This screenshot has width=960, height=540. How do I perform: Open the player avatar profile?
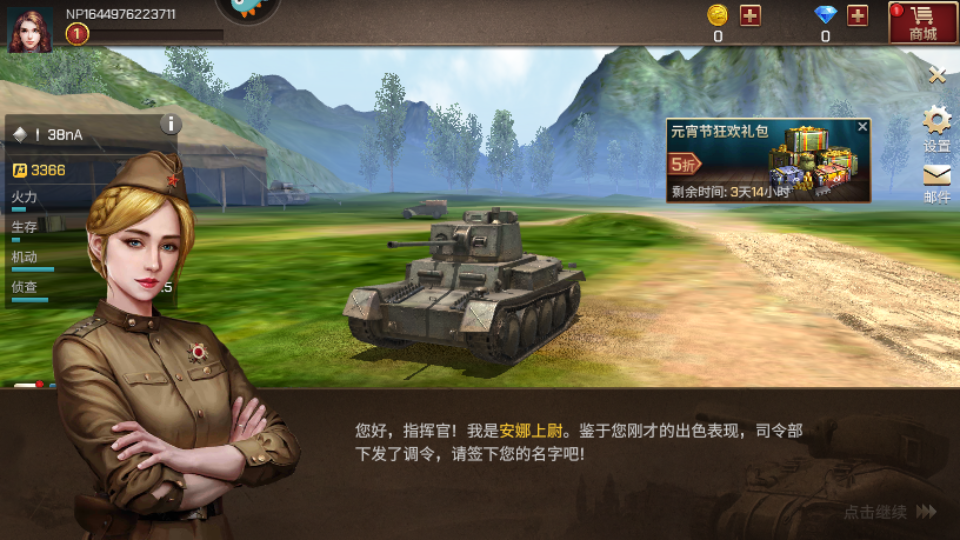30,28
